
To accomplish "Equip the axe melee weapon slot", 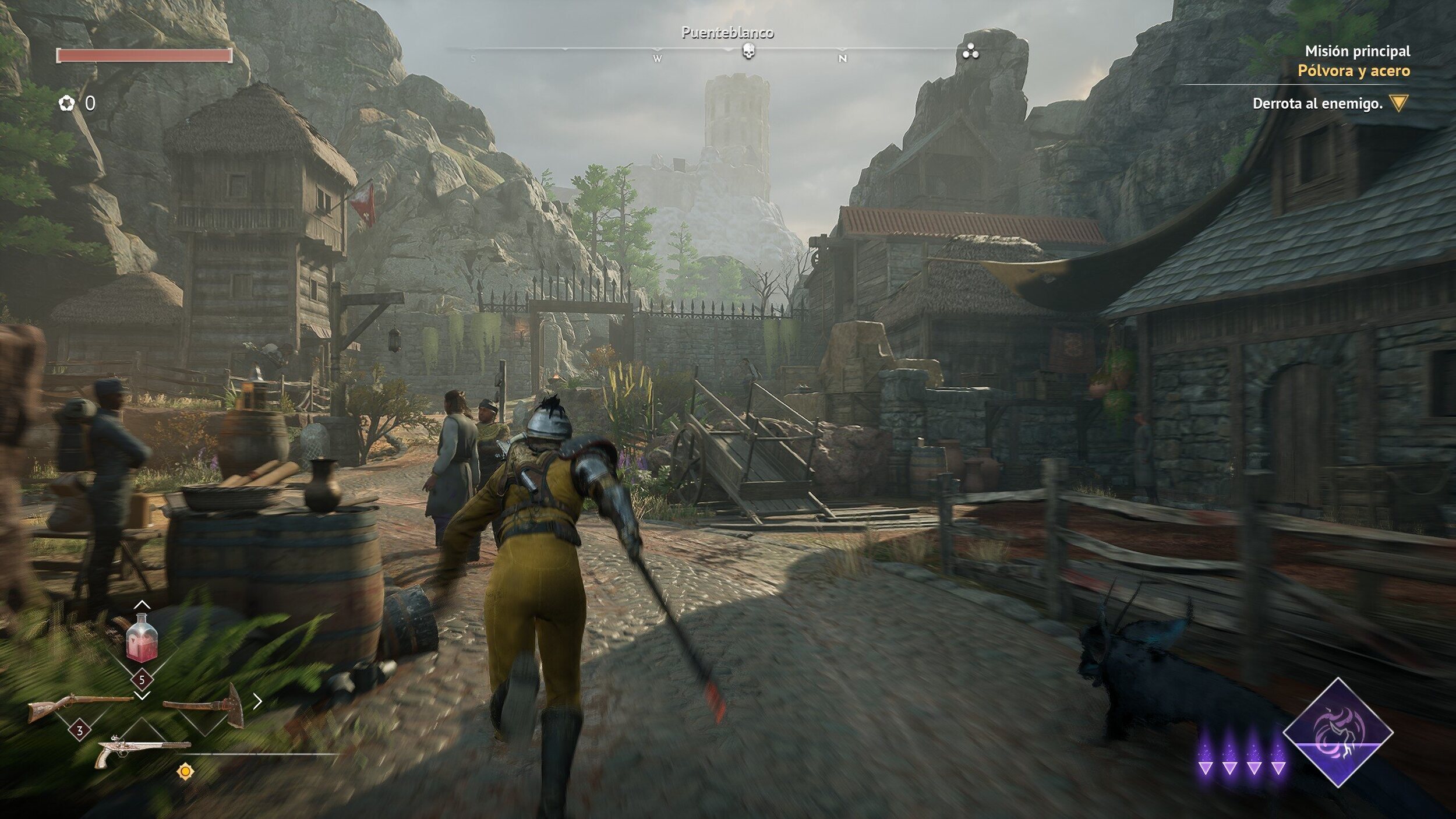I will (204, 705).
